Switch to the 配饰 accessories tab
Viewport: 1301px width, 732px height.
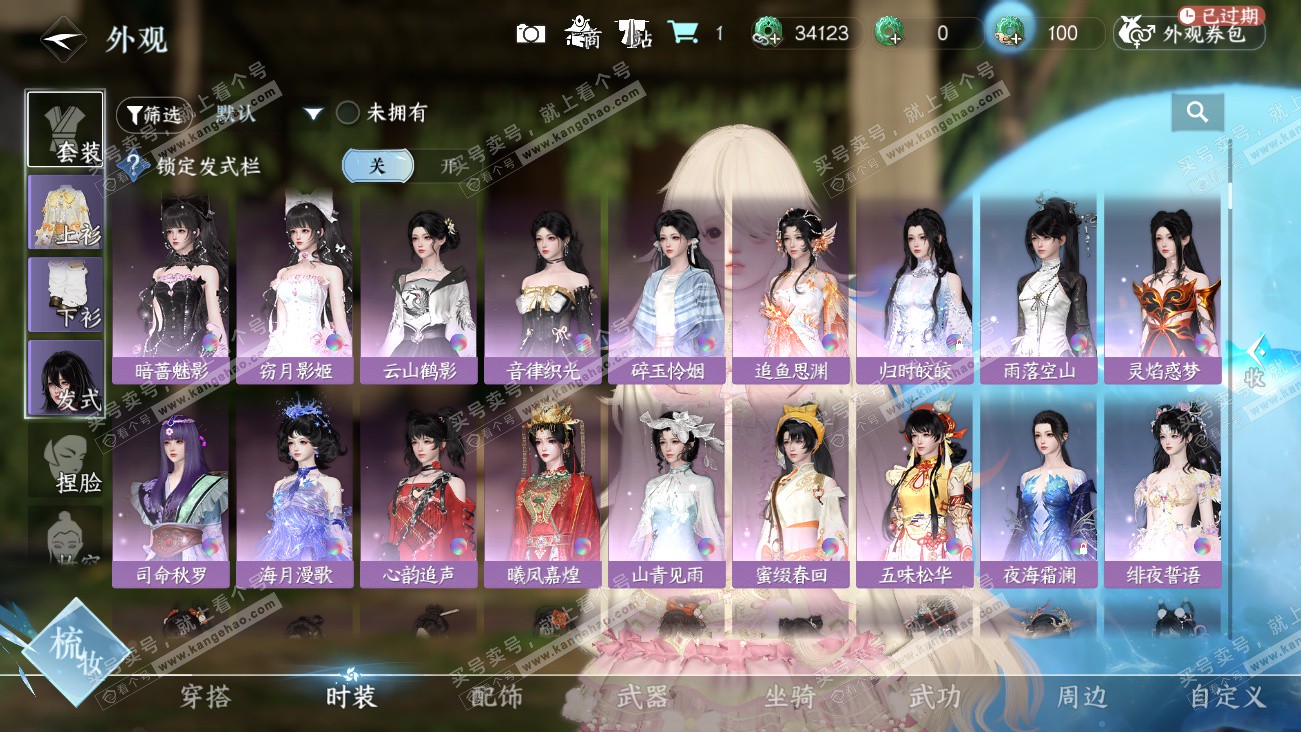(x=496, y=697)
